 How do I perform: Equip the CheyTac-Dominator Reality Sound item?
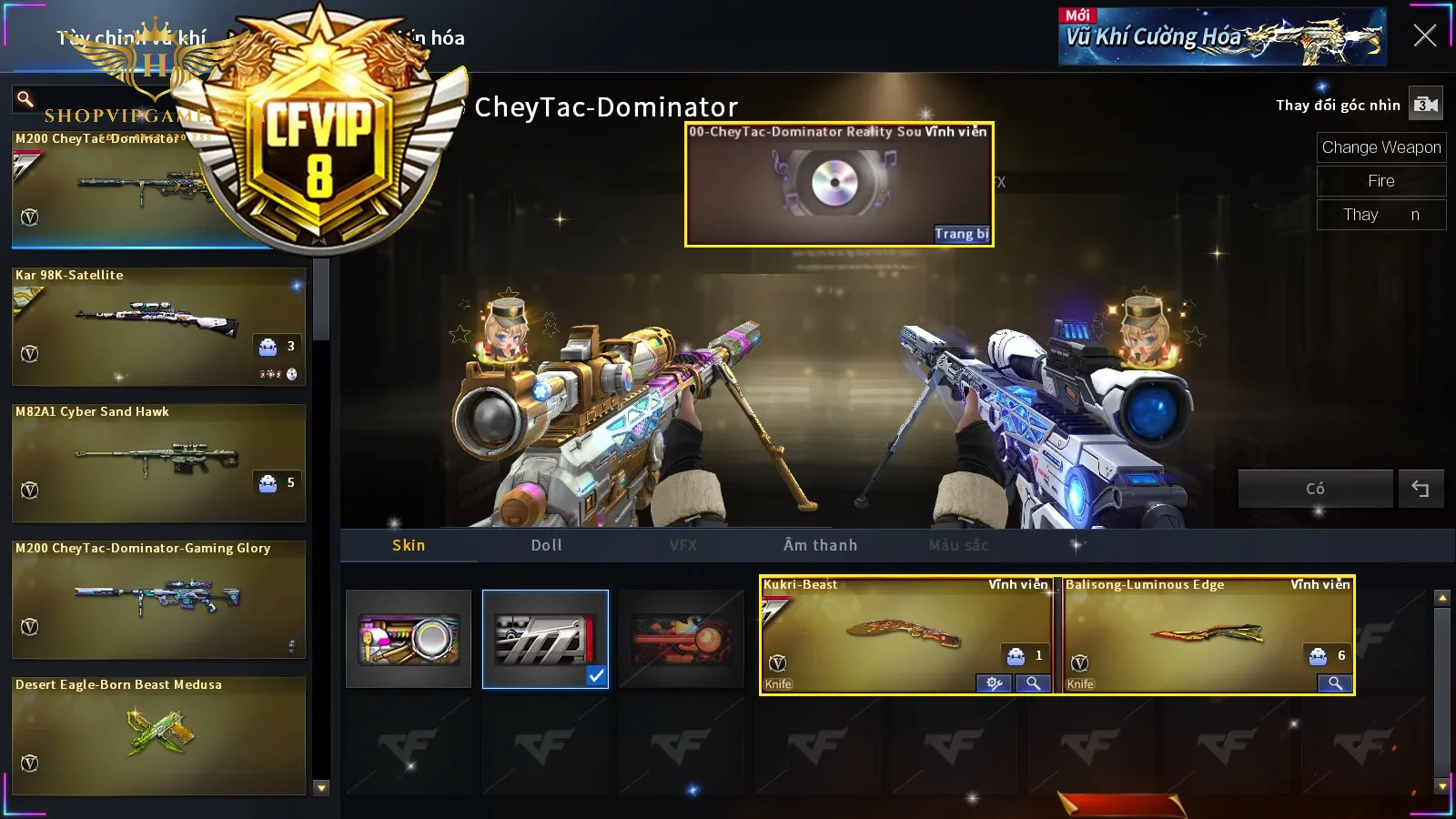(961, 234)
